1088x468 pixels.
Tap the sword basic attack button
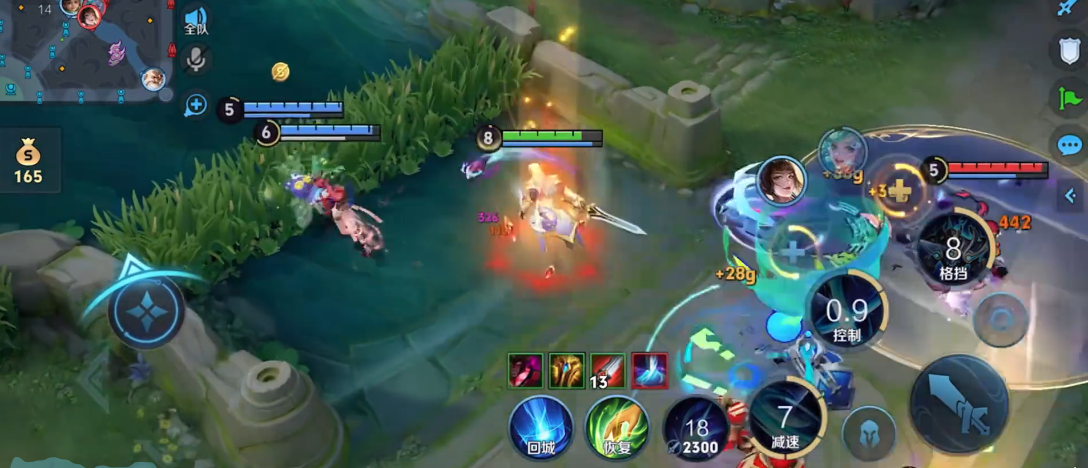tap(956, 402)
